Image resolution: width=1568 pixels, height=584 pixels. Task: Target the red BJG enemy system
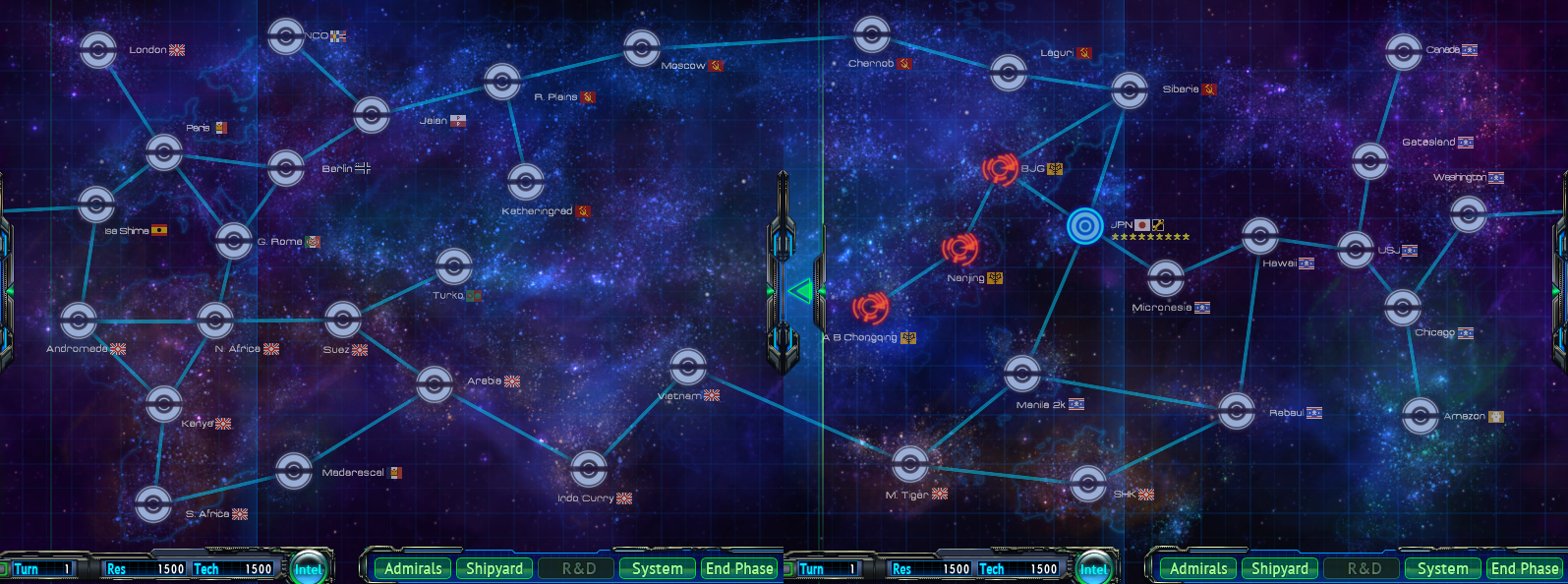1000,169
